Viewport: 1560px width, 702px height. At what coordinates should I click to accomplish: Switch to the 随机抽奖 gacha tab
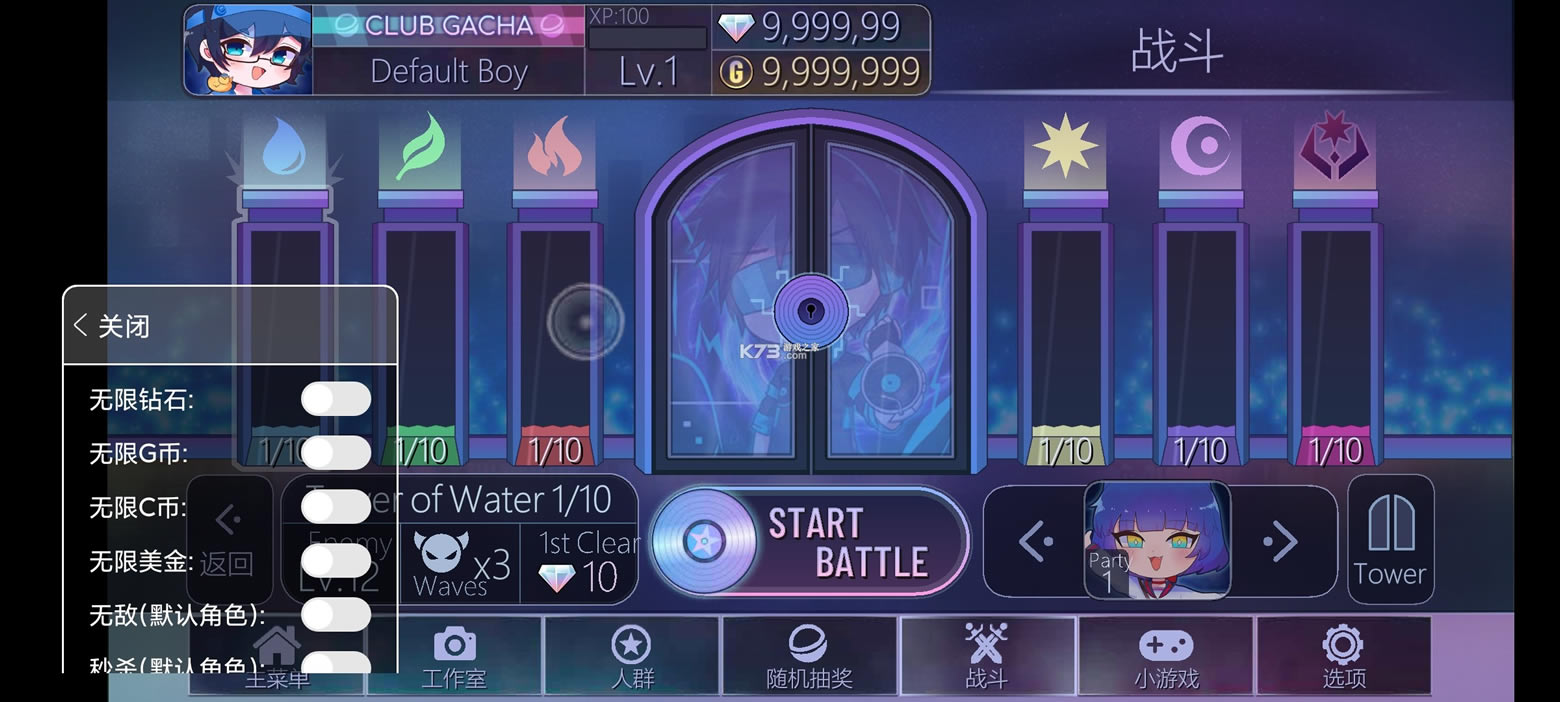coord(809,657)
